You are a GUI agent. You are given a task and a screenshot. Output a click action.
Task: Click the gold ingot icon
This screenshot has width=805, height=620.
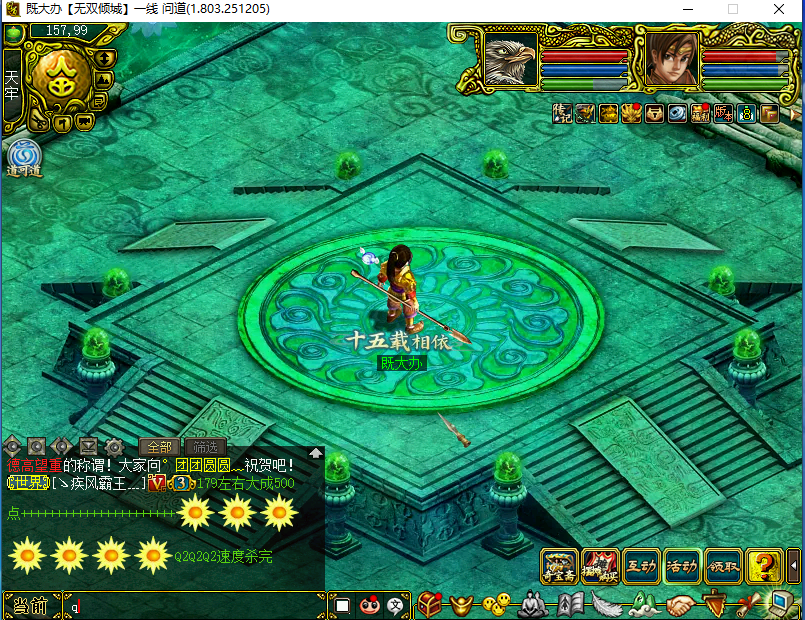(460, 605)
